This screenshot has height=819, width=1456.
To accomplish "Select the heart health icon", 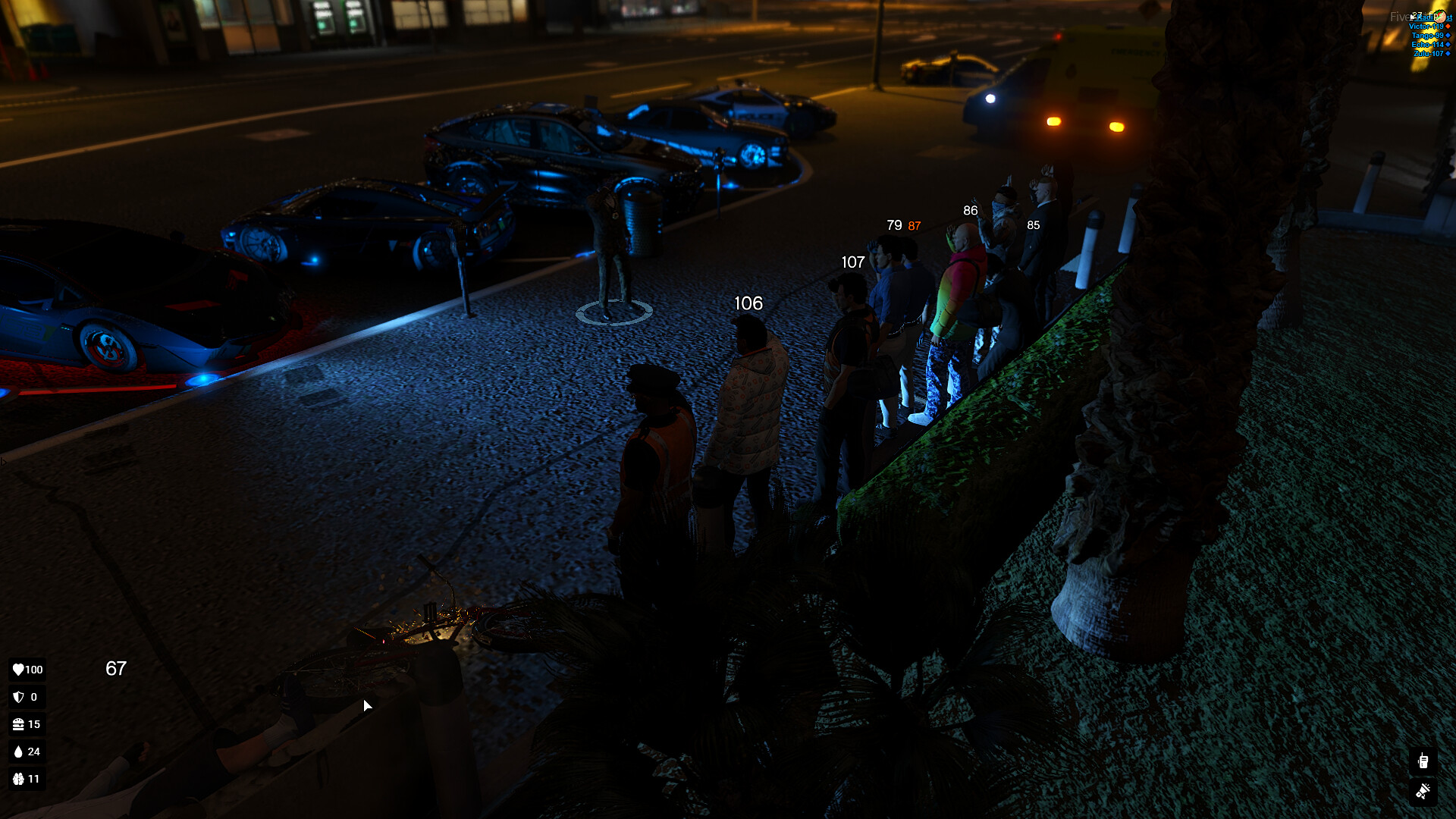I will click(x=18, y=670).
